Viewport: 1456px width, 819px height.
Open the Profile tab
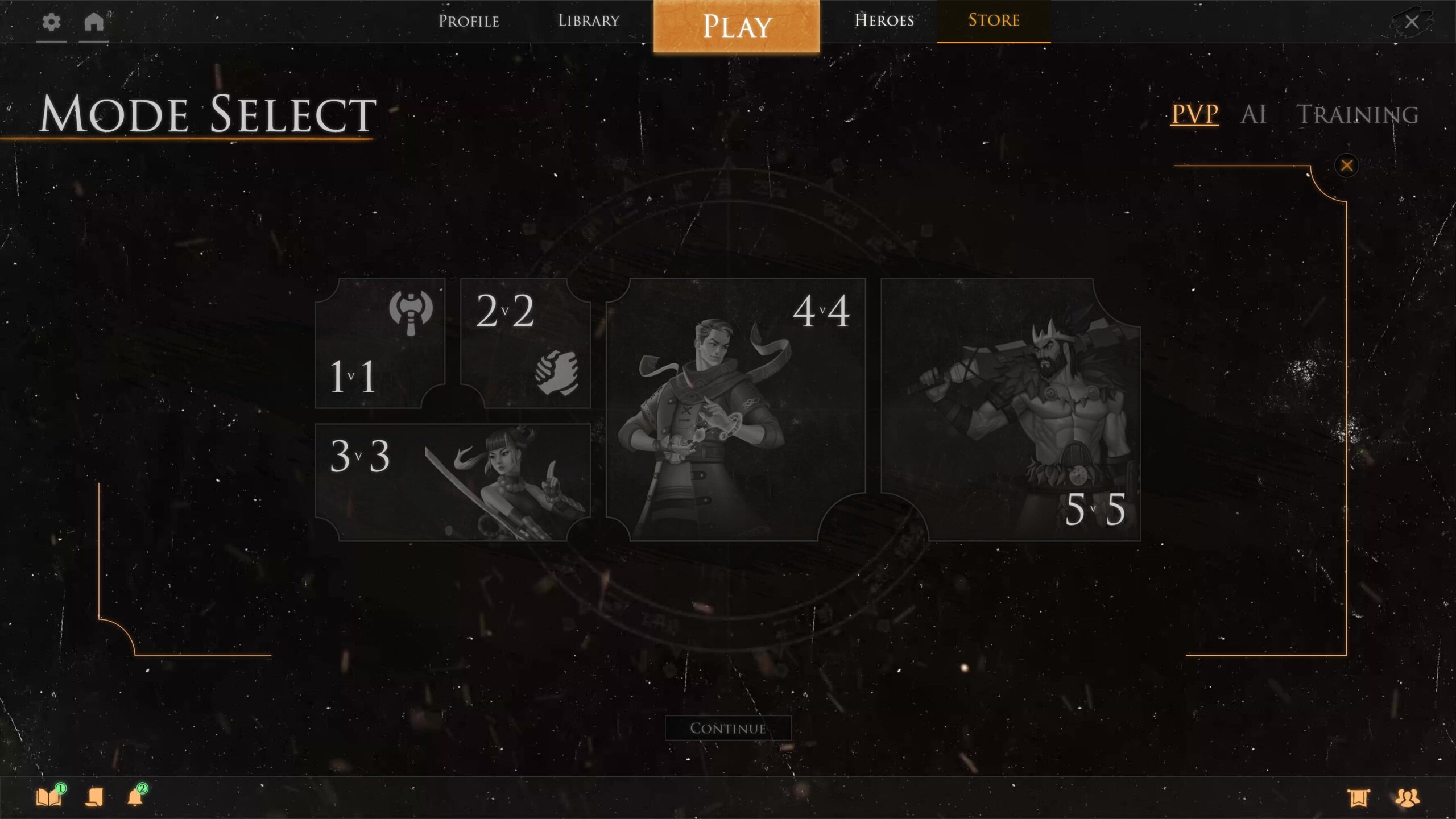point(469,21)
